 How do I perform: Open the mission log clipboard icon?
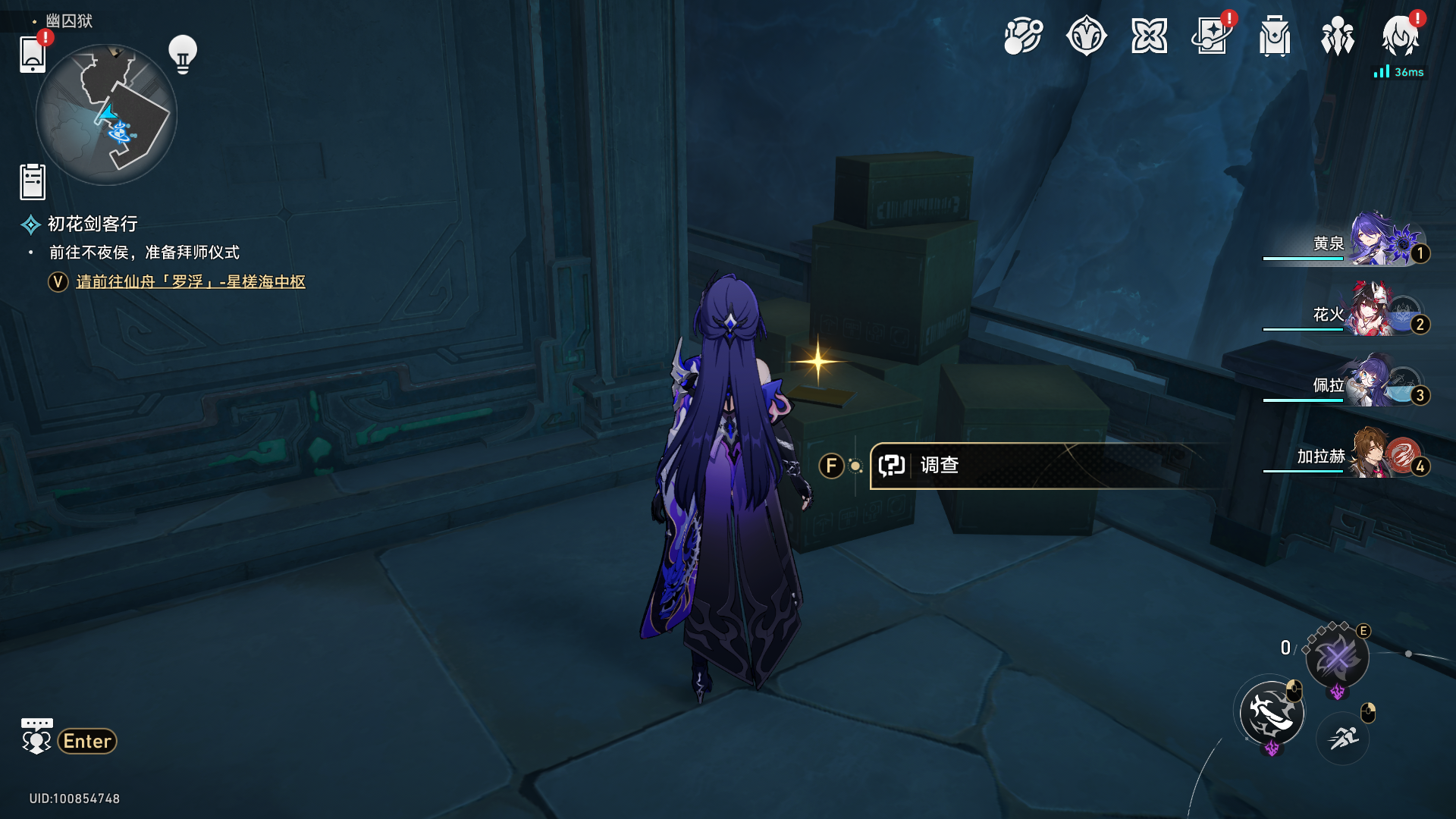(33, 182)
